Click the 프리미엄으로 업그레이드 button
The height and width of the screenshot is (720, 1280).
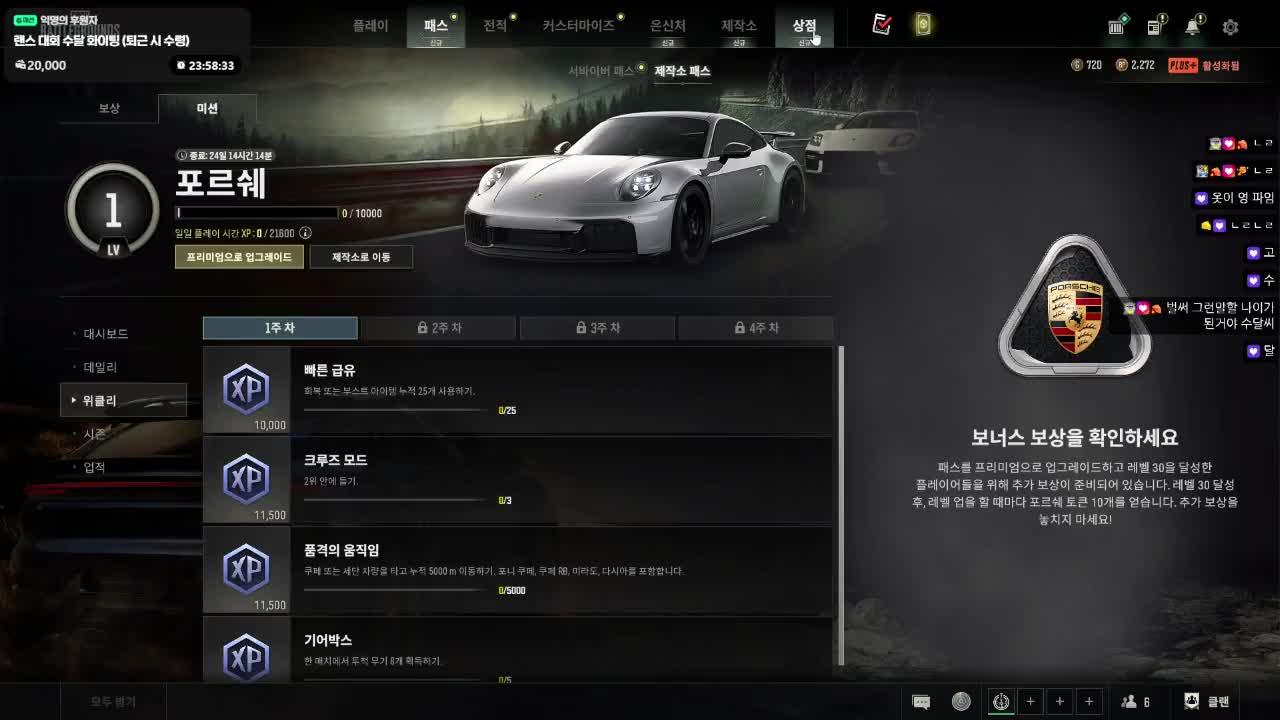pos(239,257)
